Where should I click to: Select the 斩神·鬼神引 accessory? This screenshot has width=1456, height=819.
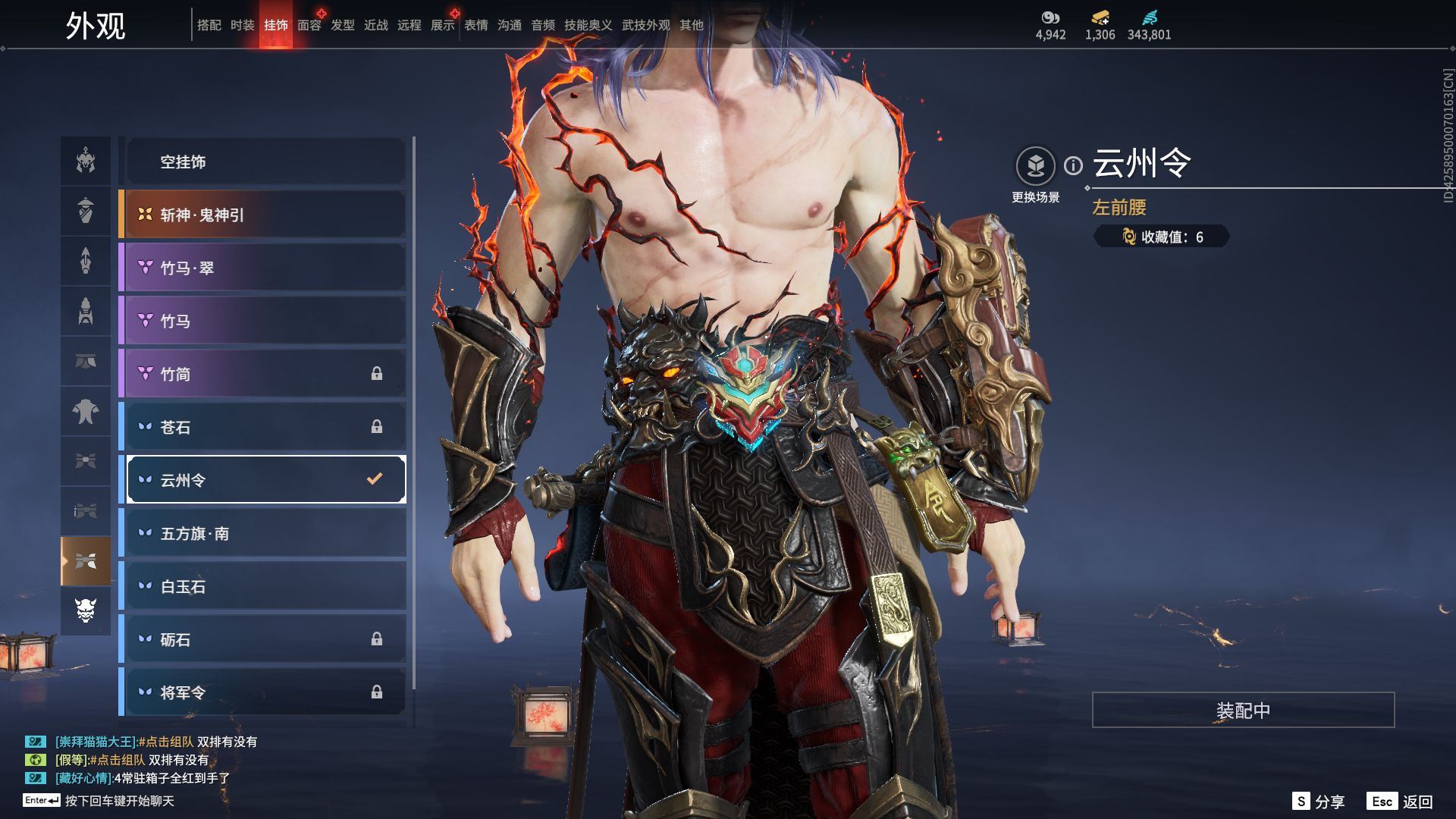(265, 215)
